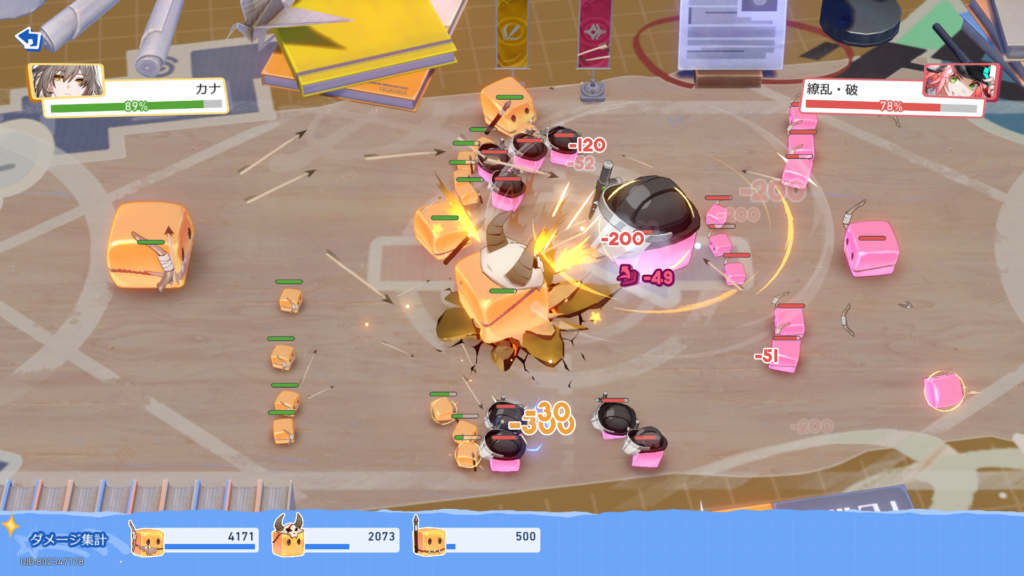The height and width of the screenshot is (576, 1024).
Task: Click the blue back arrow button
Action: point(28,39)
